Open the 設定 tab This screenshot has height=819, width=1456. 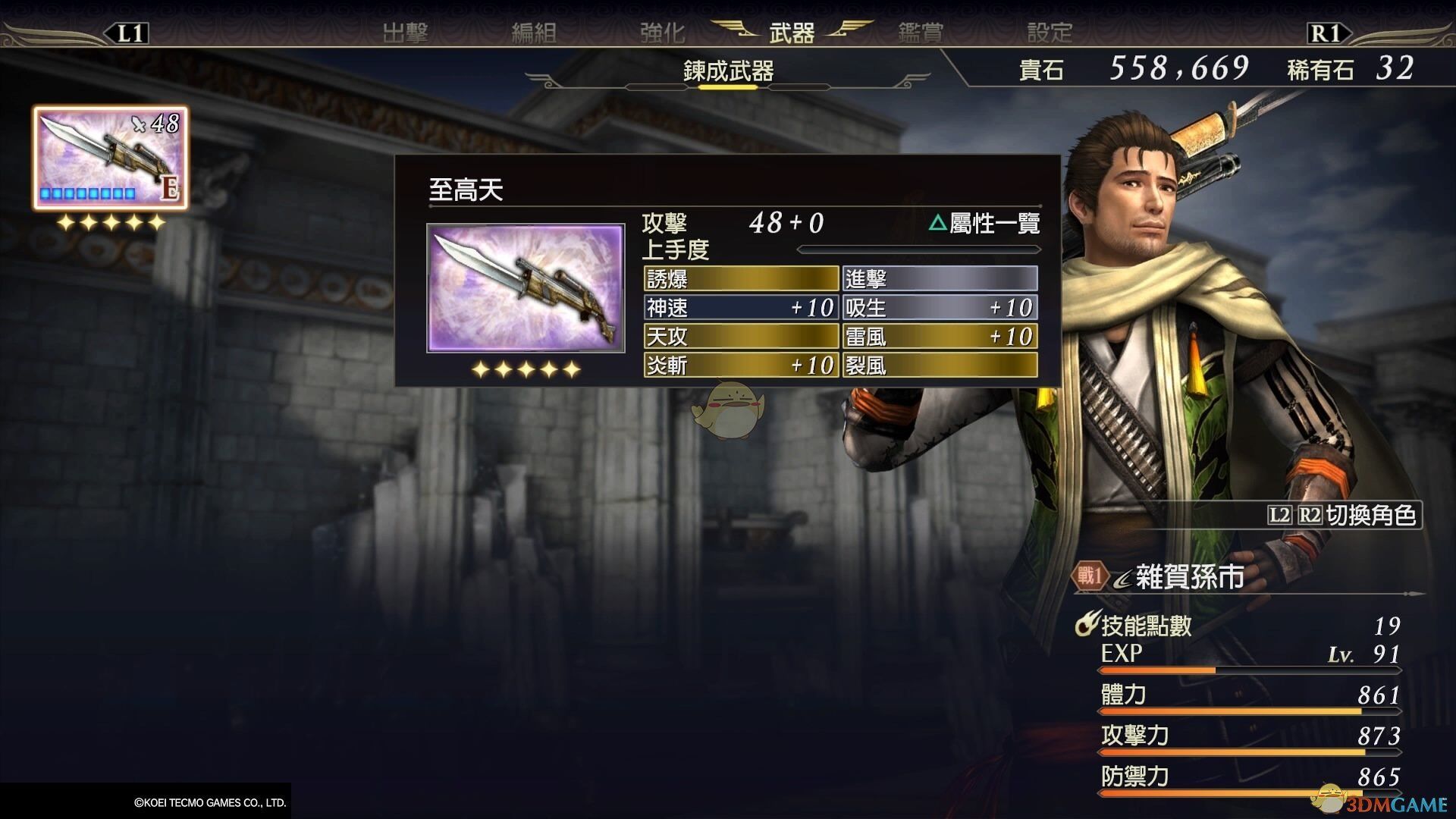pos(1050,33)
